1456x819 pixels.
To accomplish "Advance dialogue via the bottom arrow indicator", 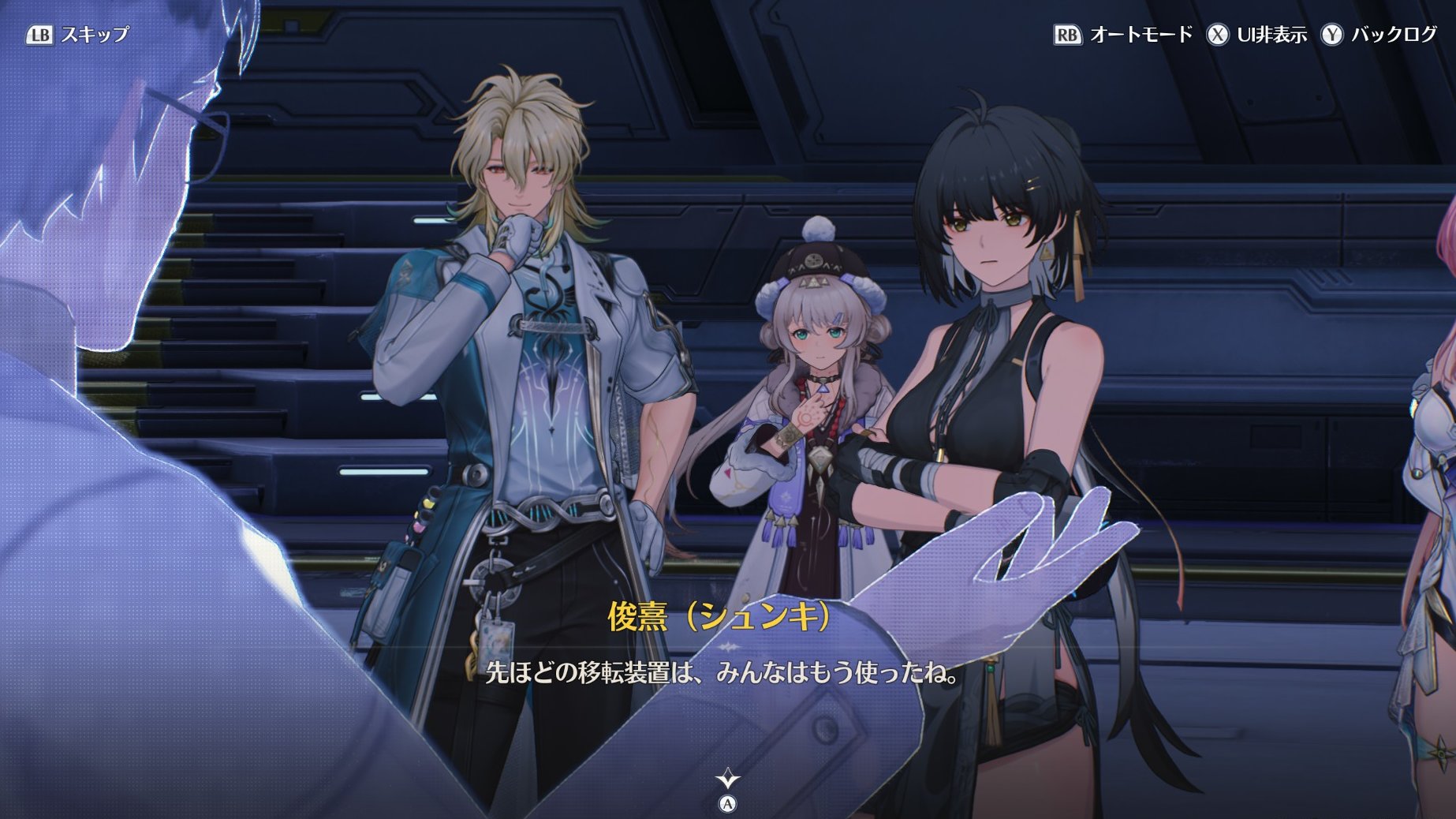I will (727, 780).
